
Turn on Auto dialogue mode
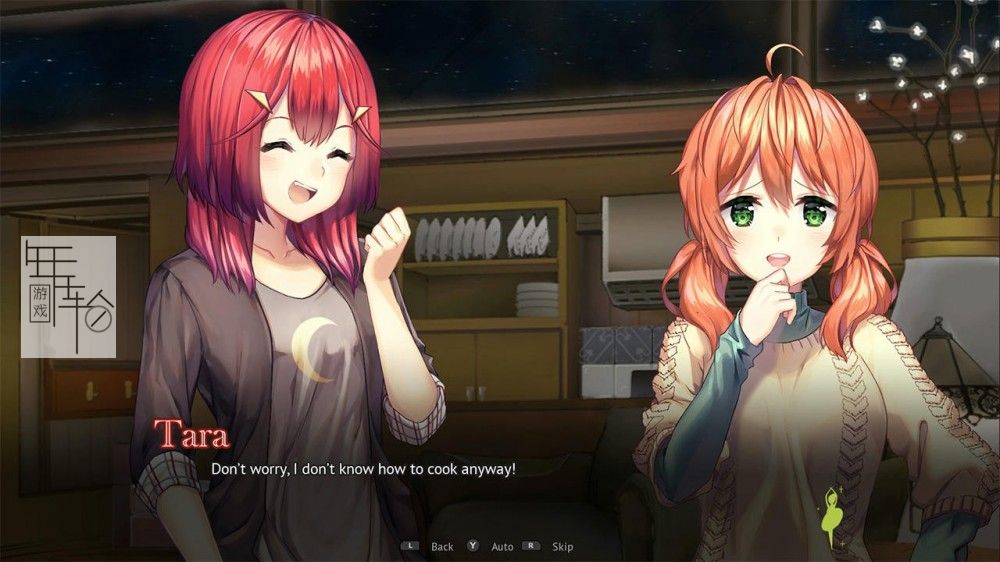click(502, 547)
